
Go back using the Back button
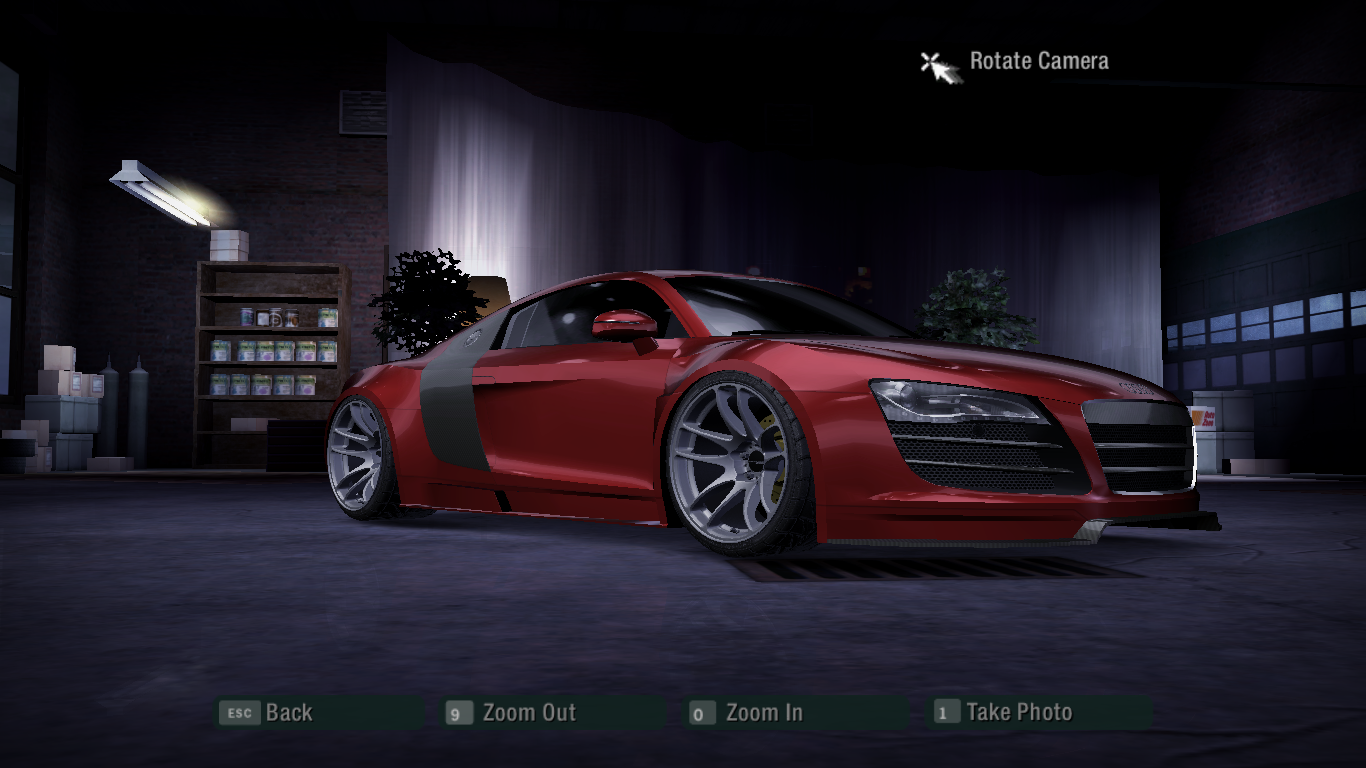pyautogui.click(x=288, y=713)
